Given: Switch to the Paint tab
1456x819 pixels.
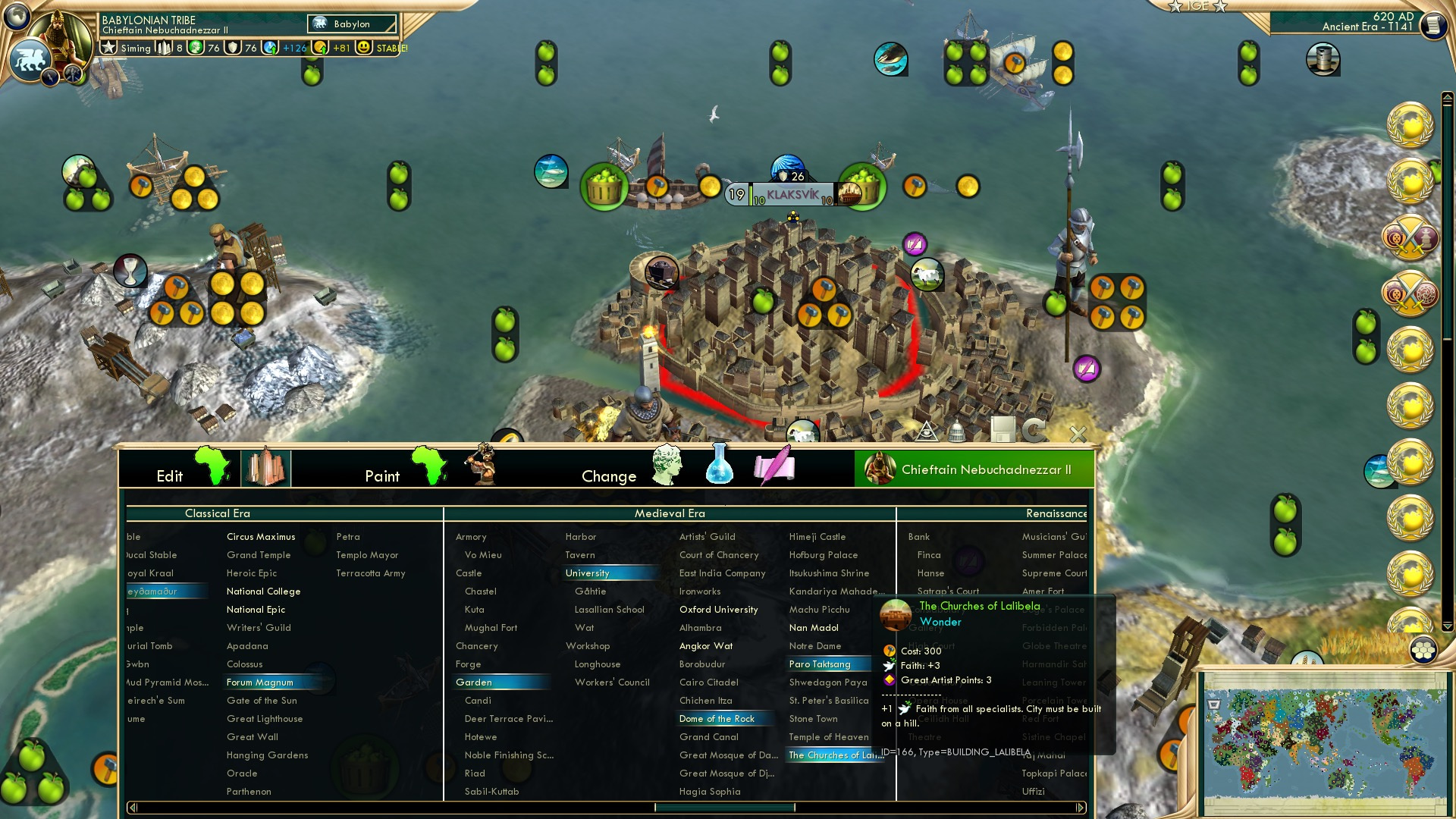Looking at the screenshot, I should tap(382, 476).
